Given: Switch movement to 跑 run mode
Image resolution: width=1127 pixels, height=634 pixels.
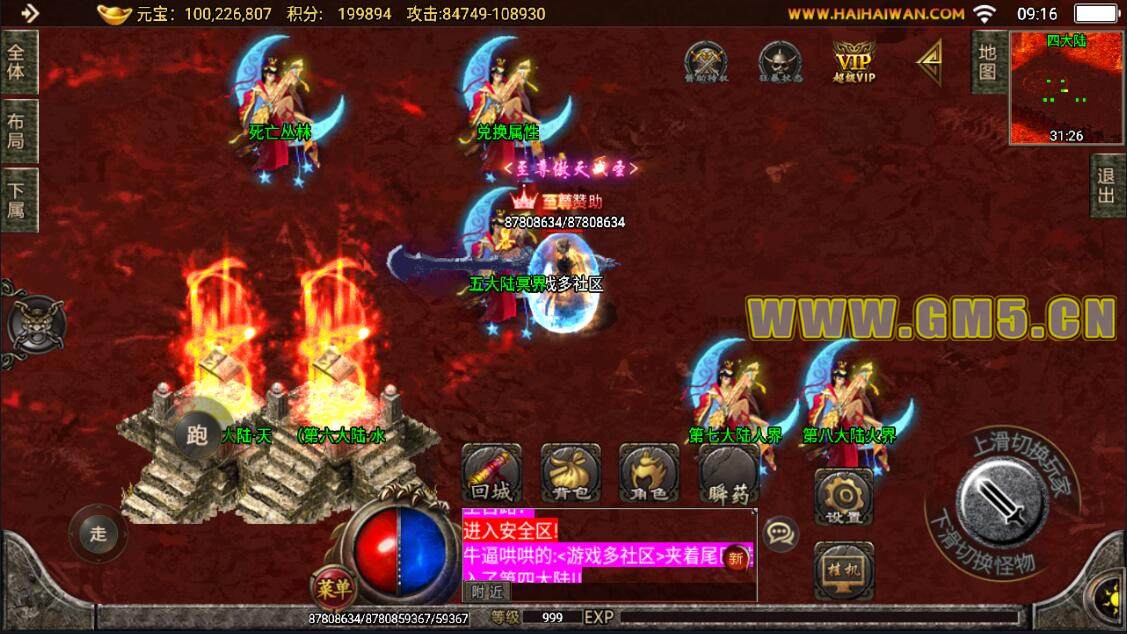Looking at the screenshot, I should point(196,435).
